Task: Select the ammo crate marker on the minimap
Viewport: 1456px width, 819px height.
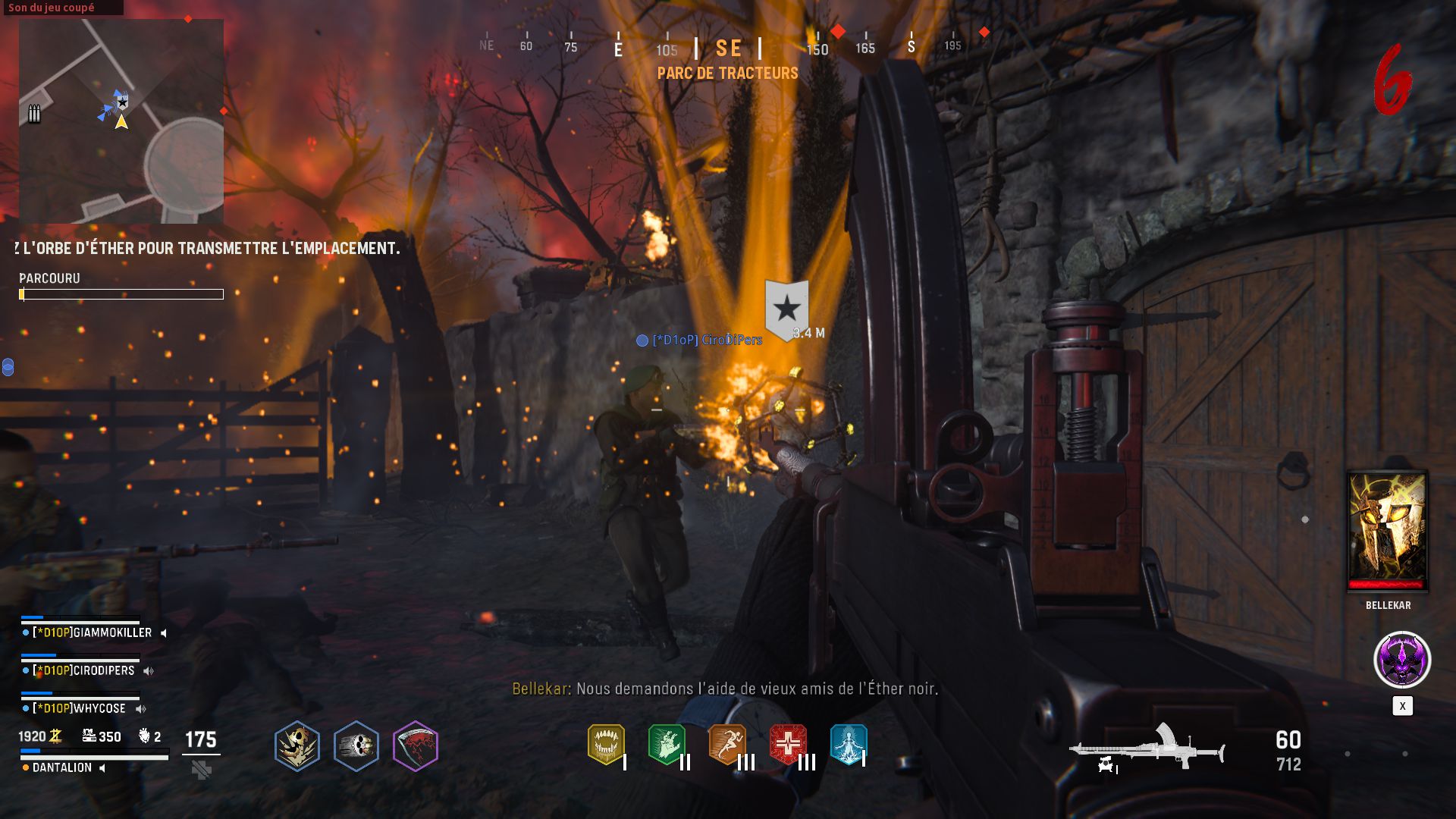Action: coord(34,114)
